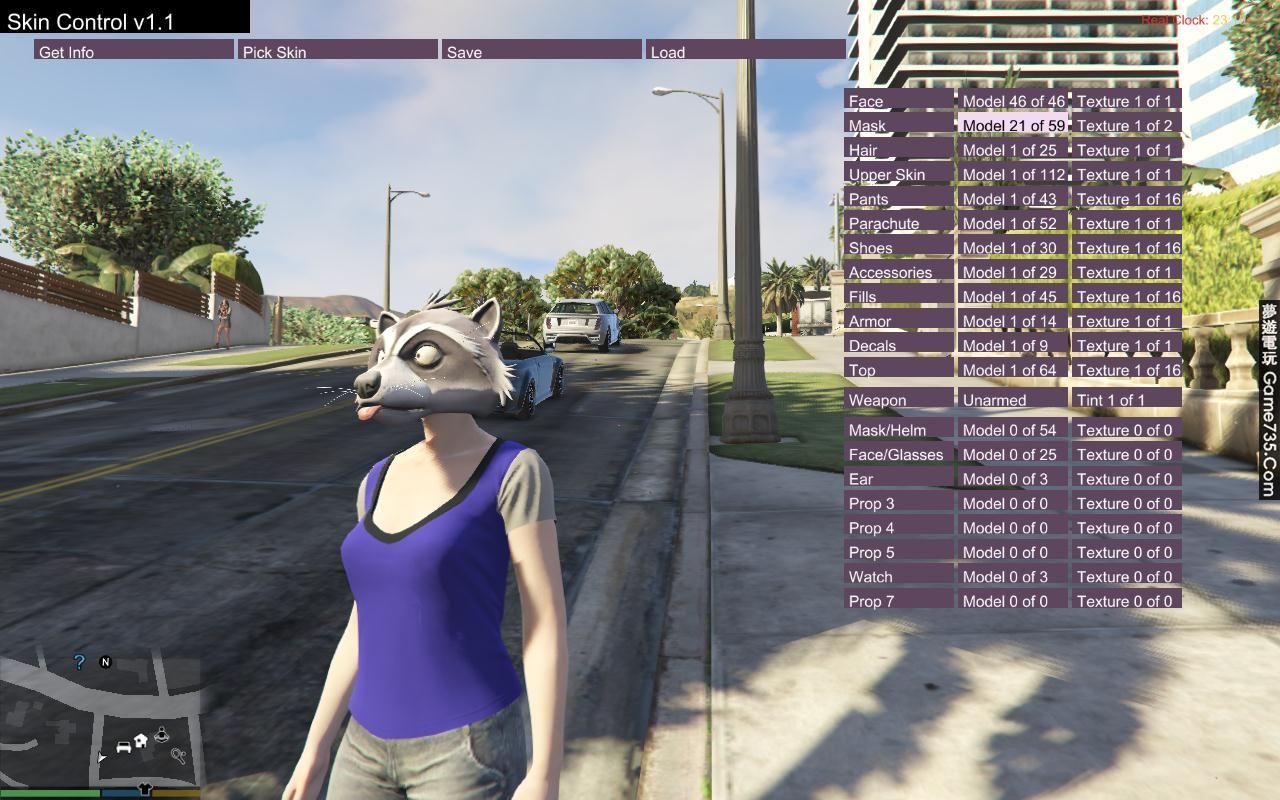Select the Upper Skin label
Viewport: 1280px width, 800px height.
899,174
